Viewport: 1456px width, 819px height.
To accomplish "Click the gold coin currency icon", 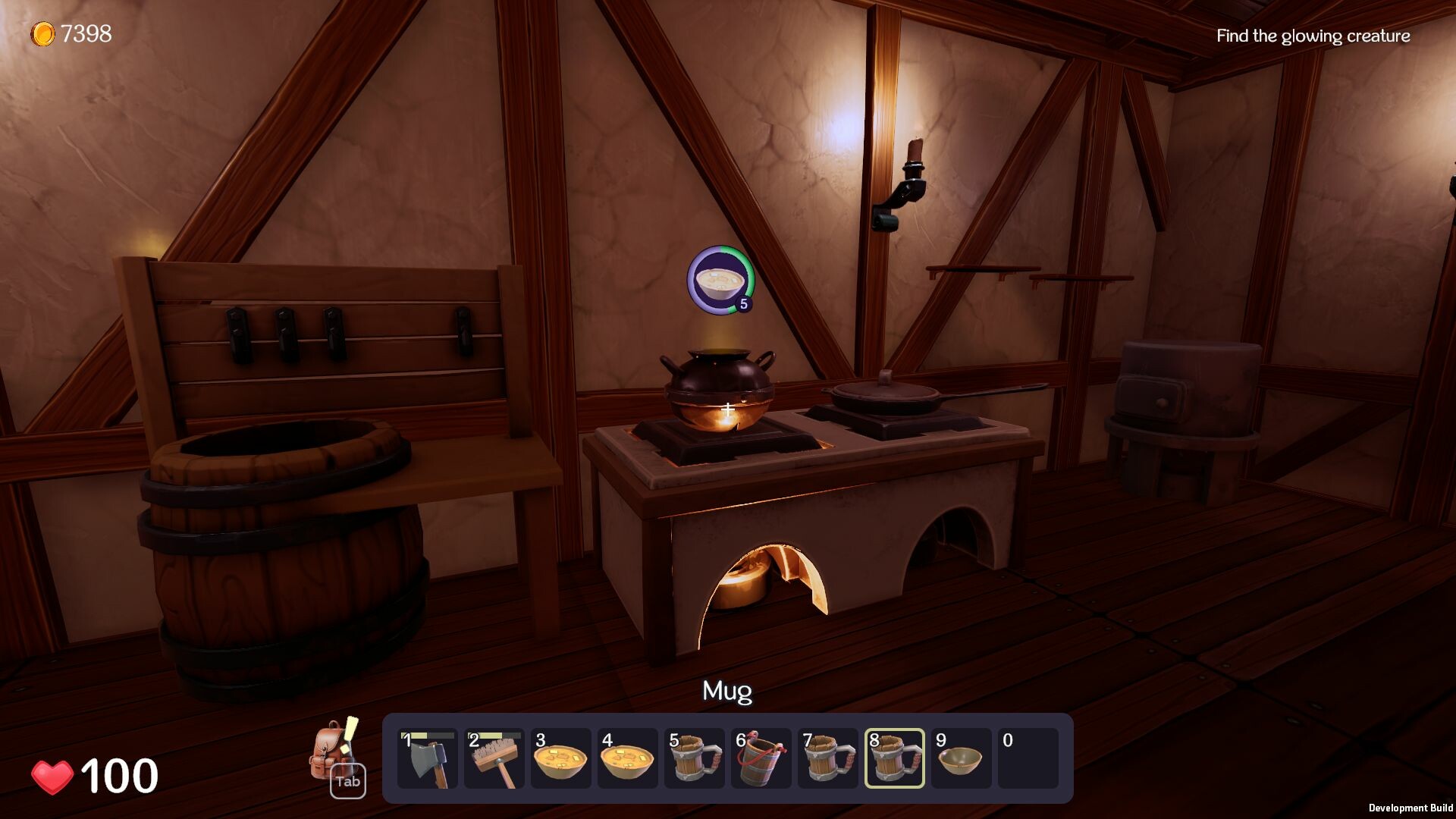I will (x=43, y=32).
